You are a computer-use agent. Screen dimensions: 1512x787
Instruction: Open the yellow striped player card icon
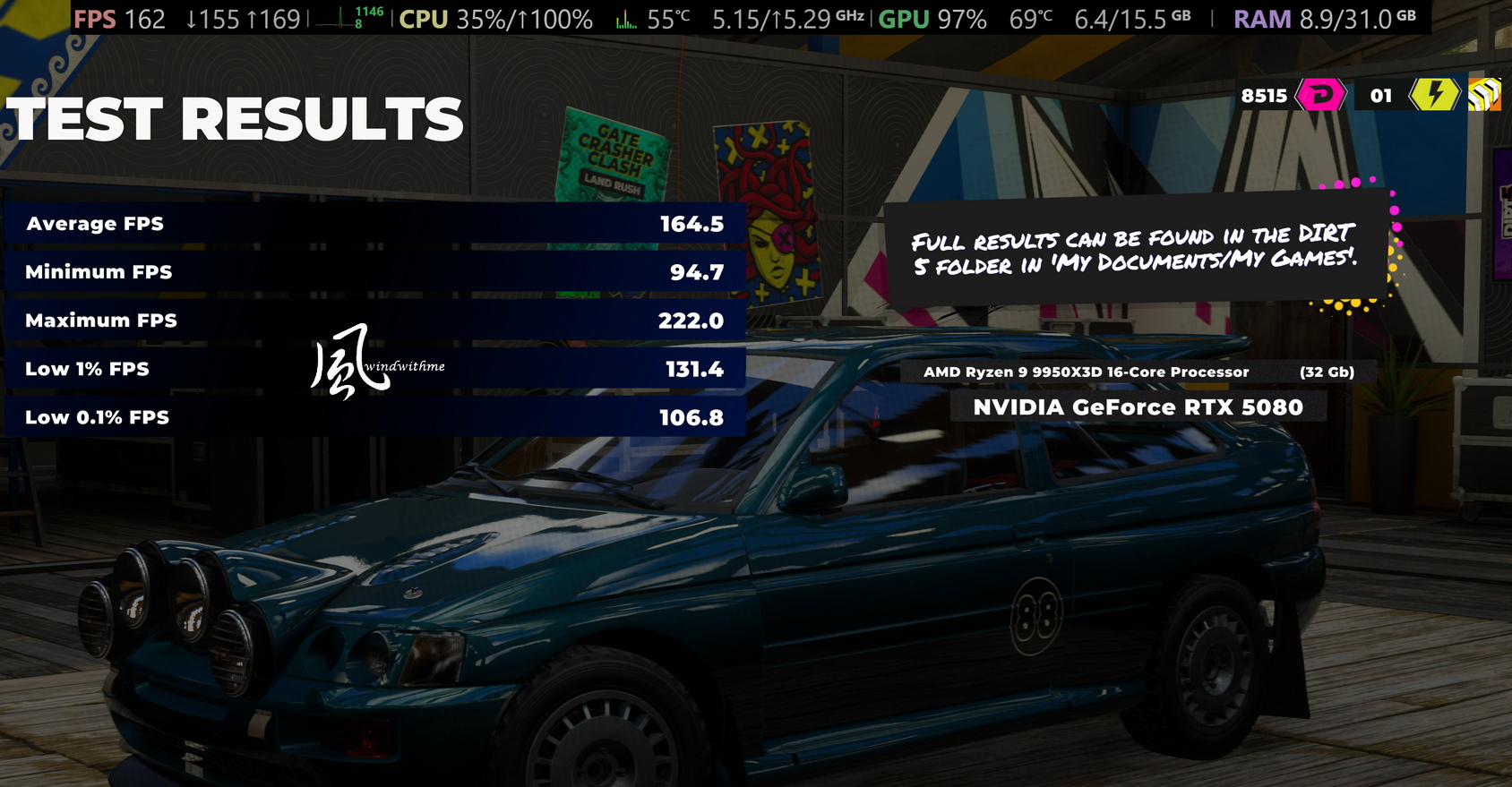click(1483, 94)
